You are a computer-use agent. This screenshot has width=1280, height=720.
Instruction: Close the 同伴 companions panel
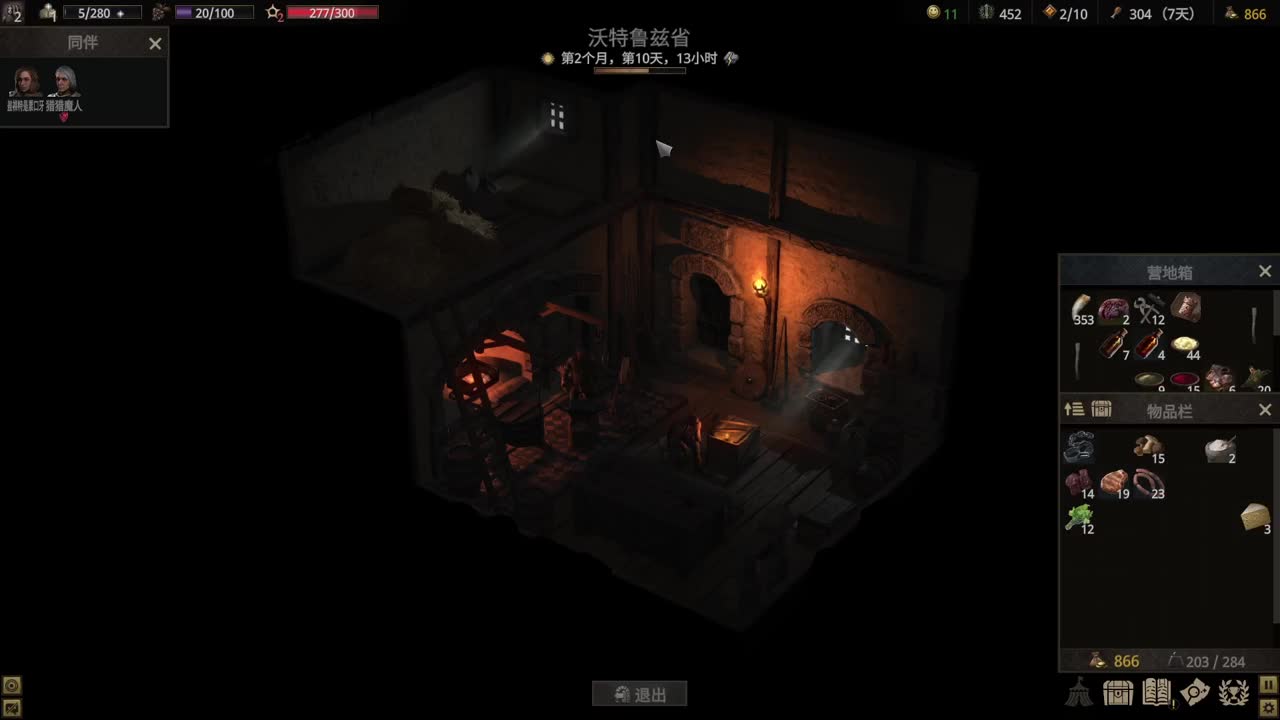tap(155, 43)
